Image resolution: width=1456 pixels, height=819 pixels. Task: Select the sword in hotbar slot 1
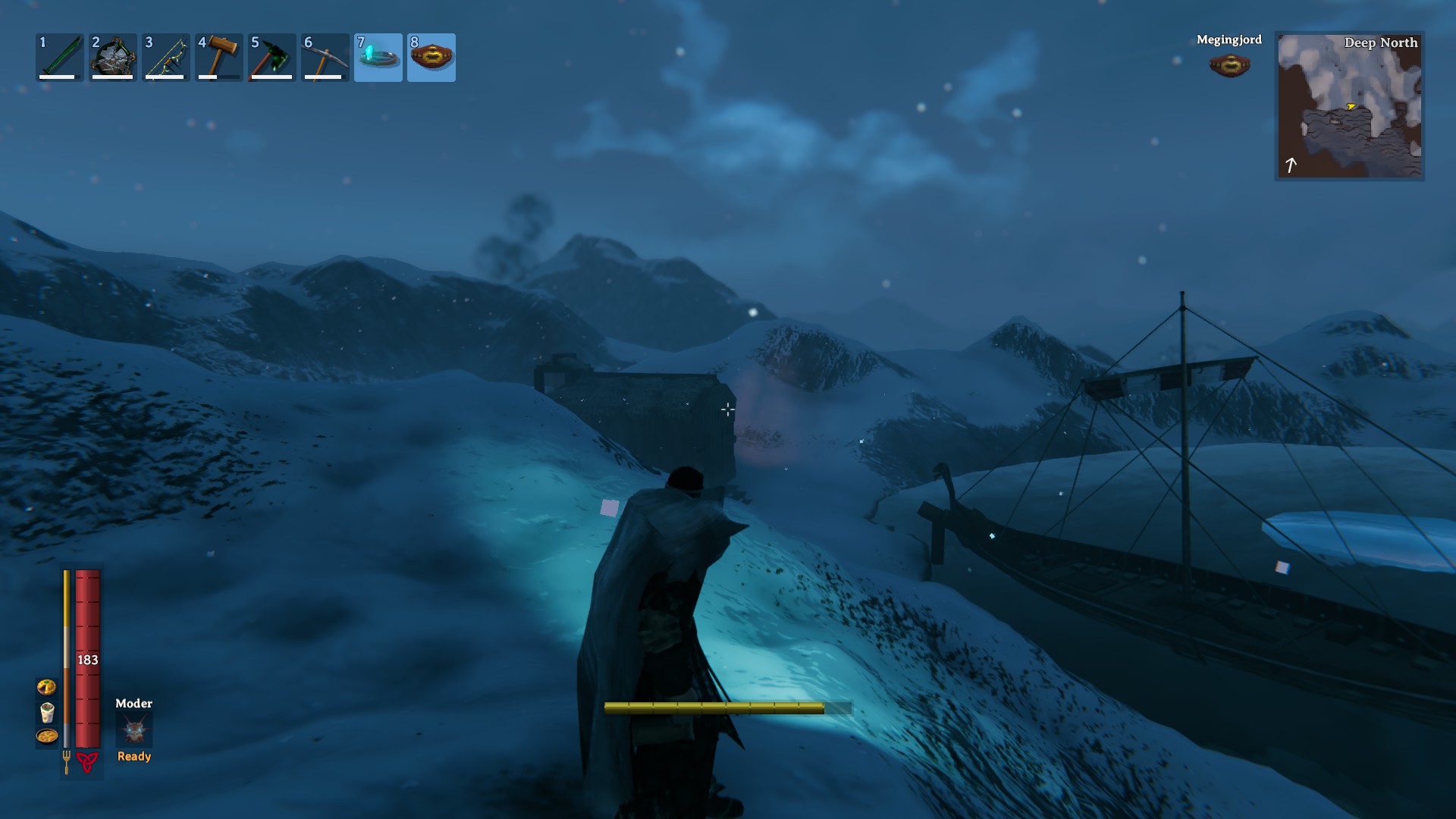(x=58, y=57)
